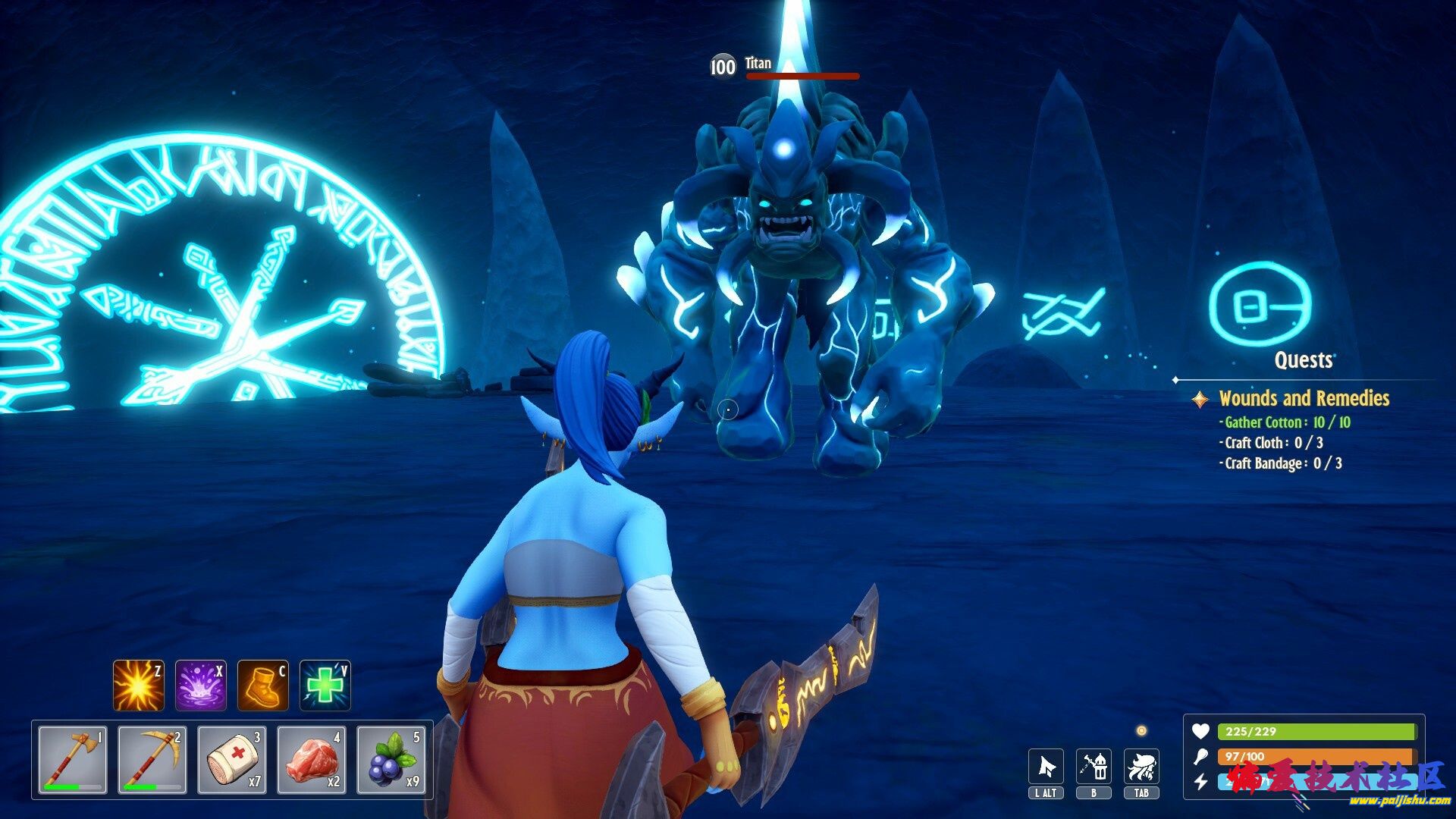This screenshot has height=819, width=1456.
Task: Activate the yellow lightning burst ability
Action: (138, 686)
